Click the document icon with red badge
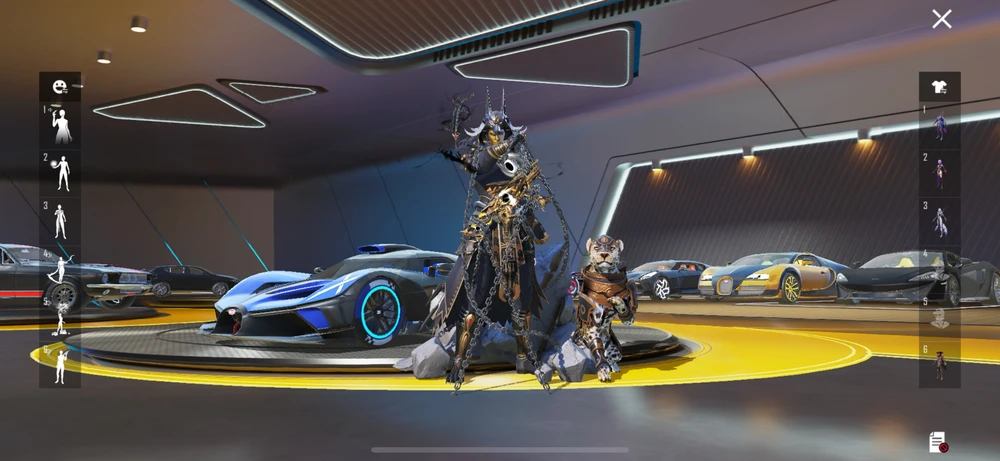Viewport: 1000px width, 461px height. tap(937, 442)
